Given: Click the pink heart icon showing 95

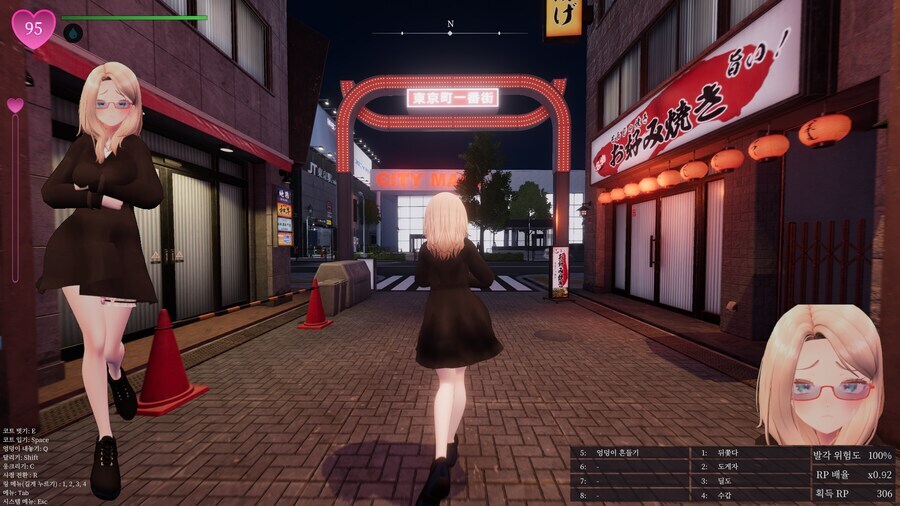Looking at the screenshot, I should 34,28.
